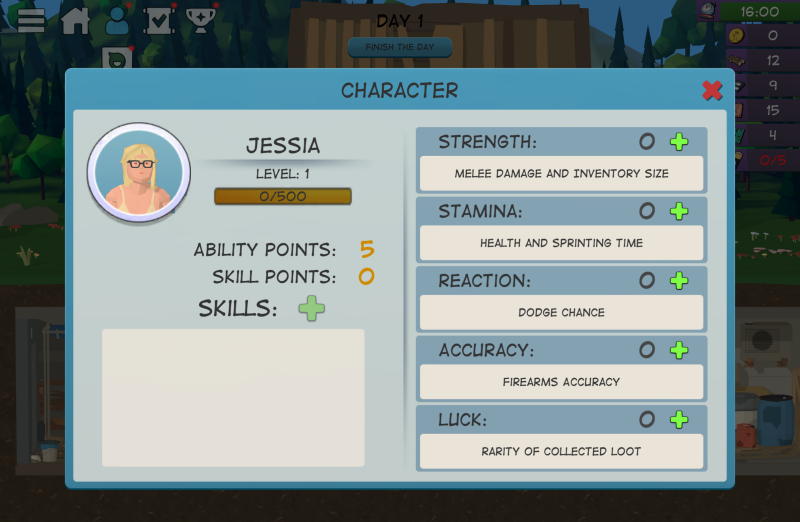Show the trophy achievements
The height and width of the screenshot is (522, 800).
[201, 20]
